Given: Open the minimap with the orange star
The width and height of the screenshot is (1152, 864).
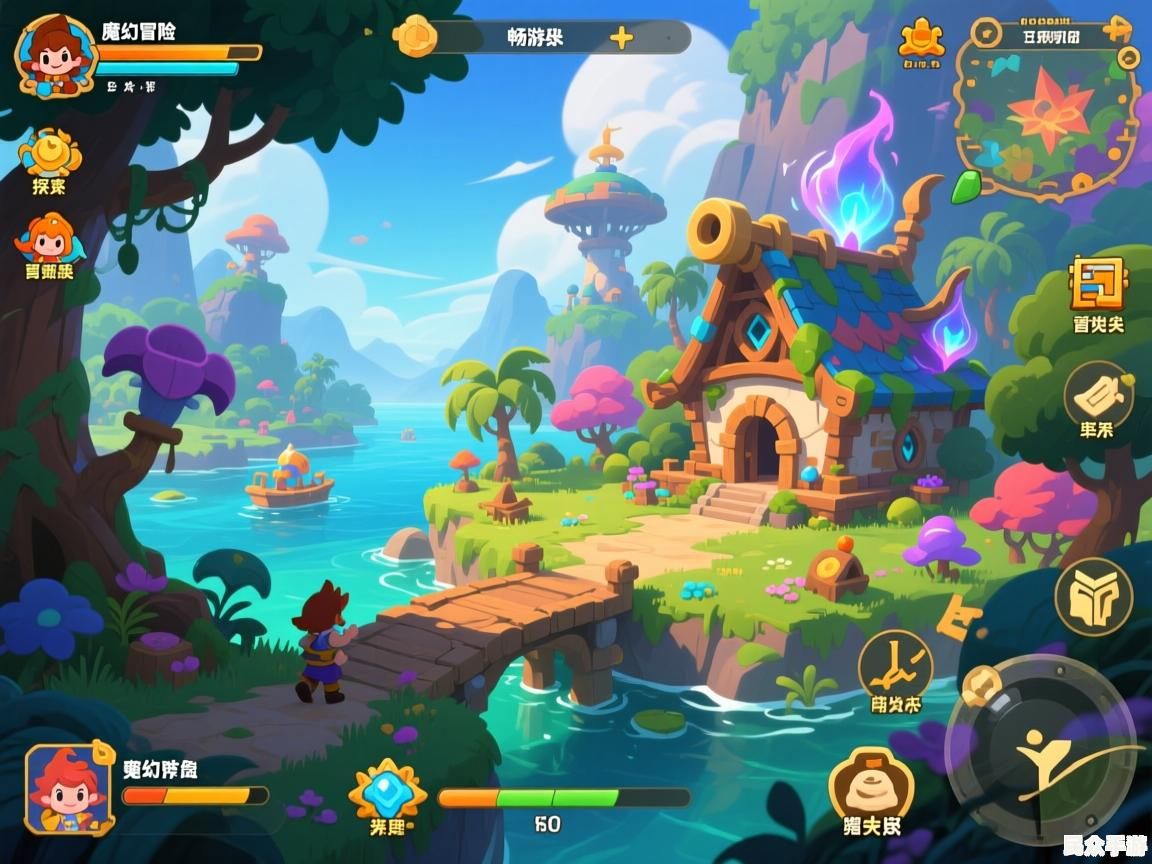Looking at the screenshot, I should 1046,110.
